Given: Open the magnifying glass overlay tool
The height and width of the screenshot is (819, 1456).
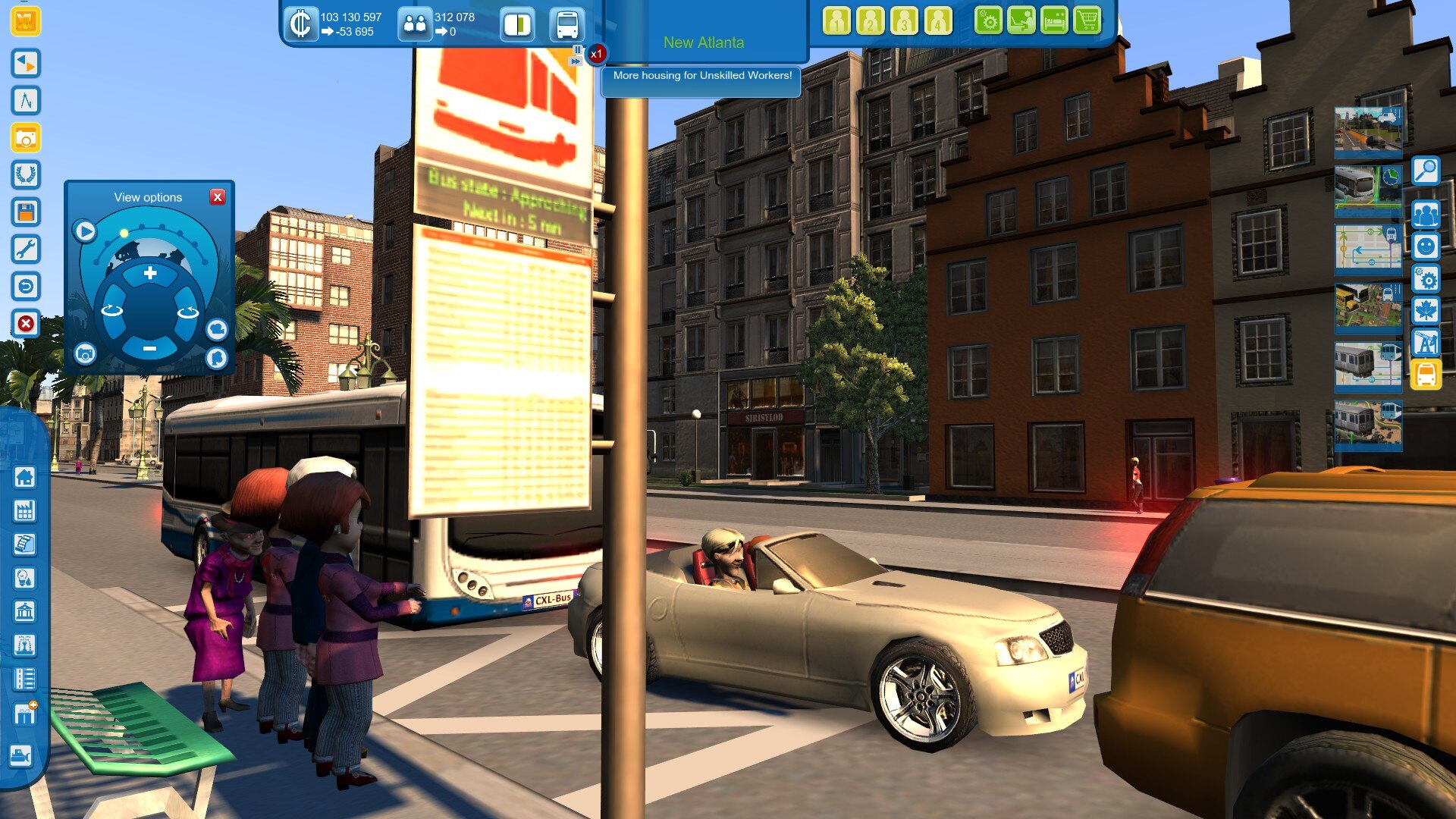Looking at the screenshot, I should 1426,171.
